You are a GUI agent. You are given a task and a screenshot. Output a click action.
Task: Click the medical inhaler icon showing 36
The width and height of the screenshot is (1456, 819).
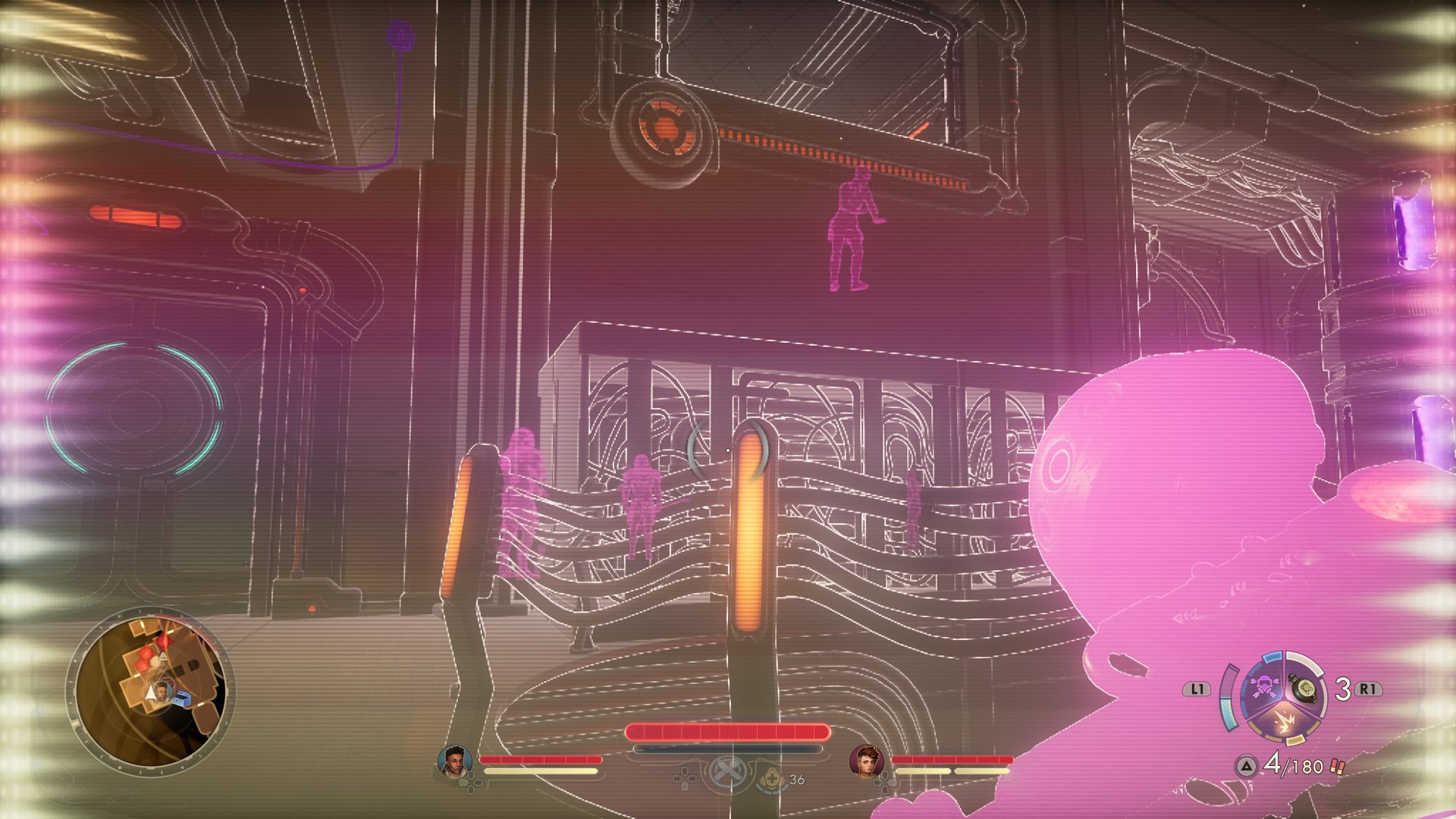click(x=771, y=780)
